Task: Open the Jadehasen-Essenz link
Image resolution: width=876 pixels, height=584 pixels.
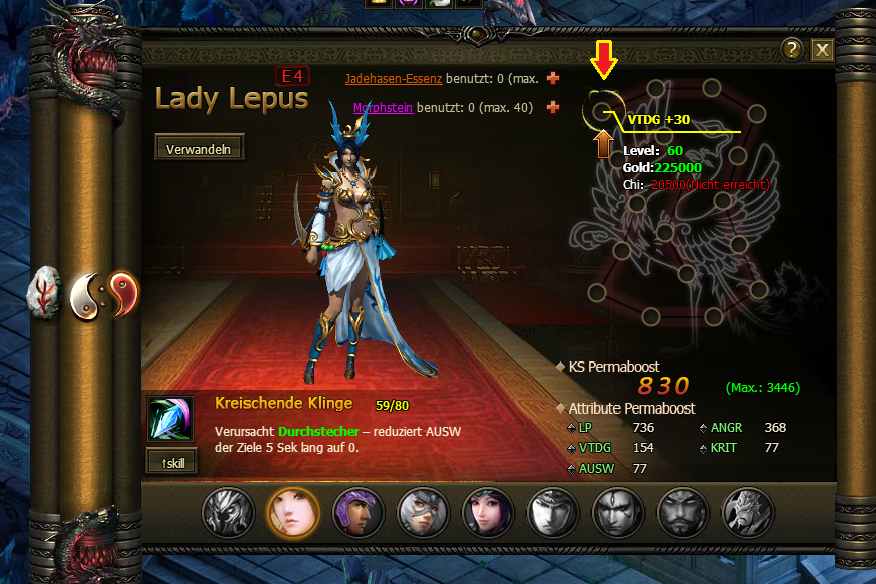Action: [x=393, y=78]
